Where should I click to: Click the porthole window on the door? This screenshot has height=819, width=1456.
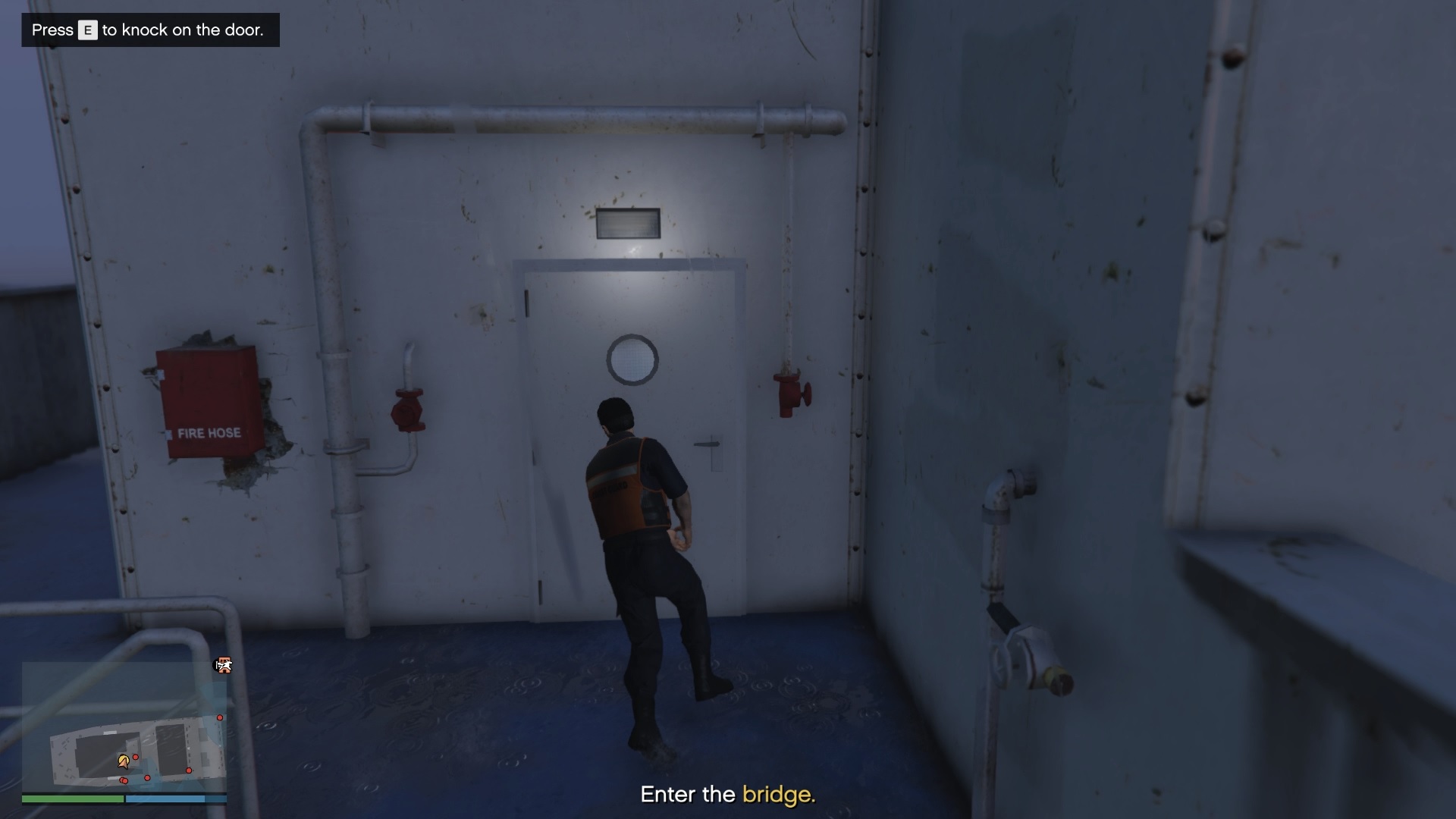632,359
